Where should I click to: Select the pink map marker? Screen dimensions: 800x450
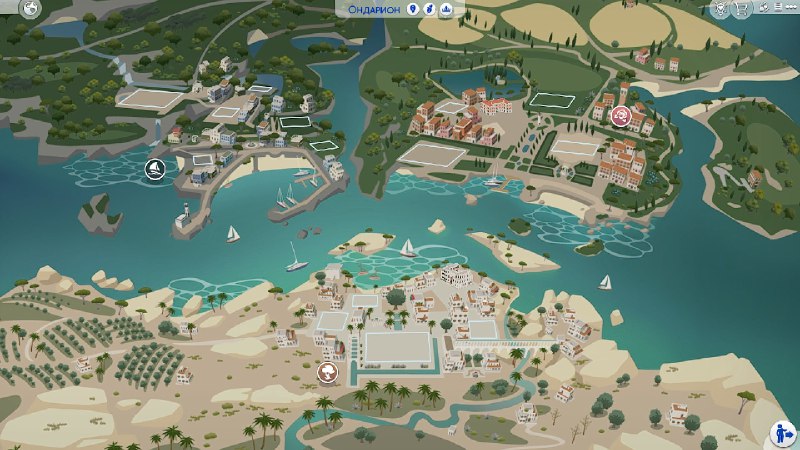click(622, 116)
